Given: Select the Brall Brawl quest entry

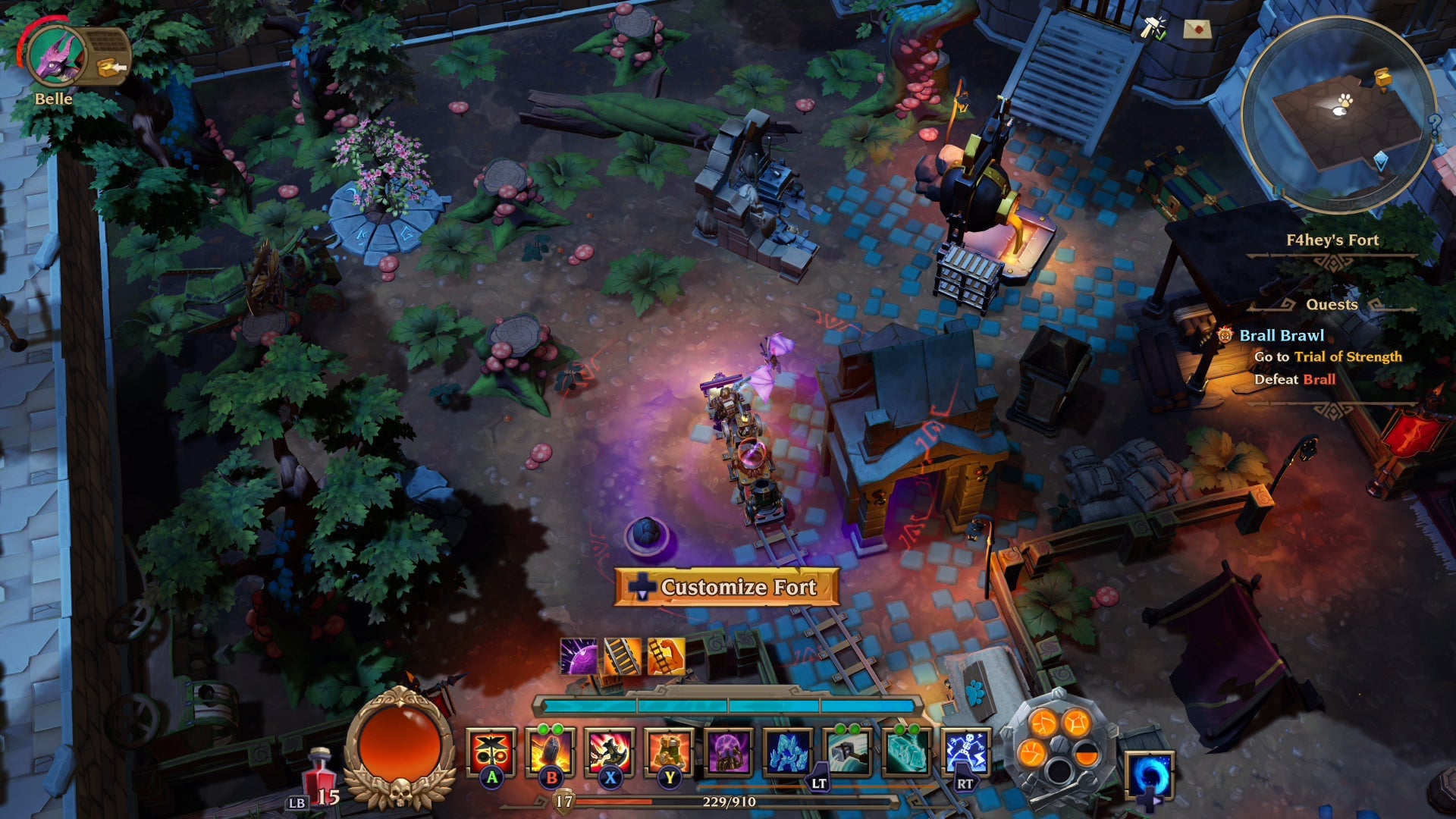Looking at the screenshot, I should (x=1281, y=335).
